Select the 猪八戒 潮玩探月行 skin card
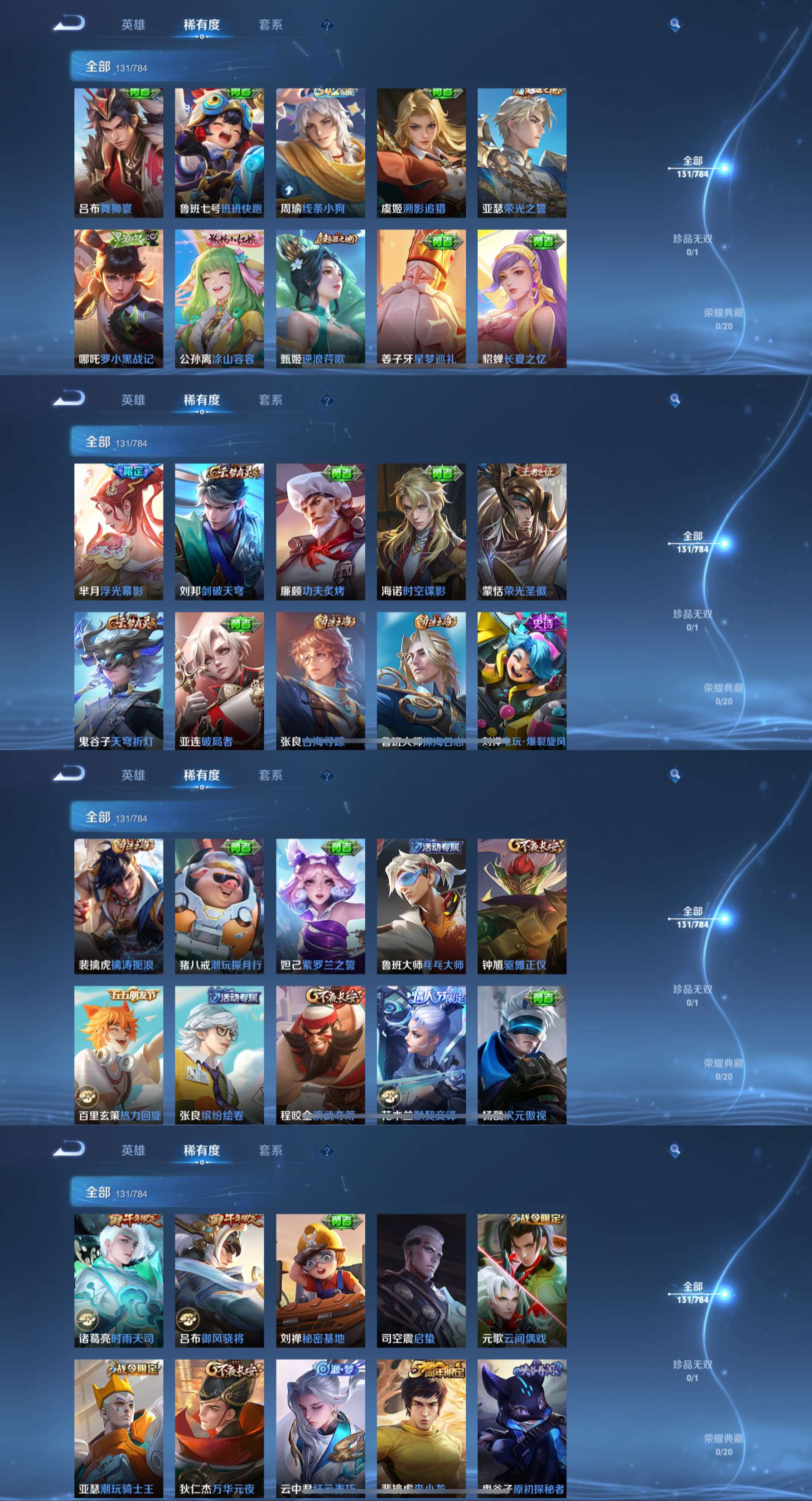 click(219, 906)
